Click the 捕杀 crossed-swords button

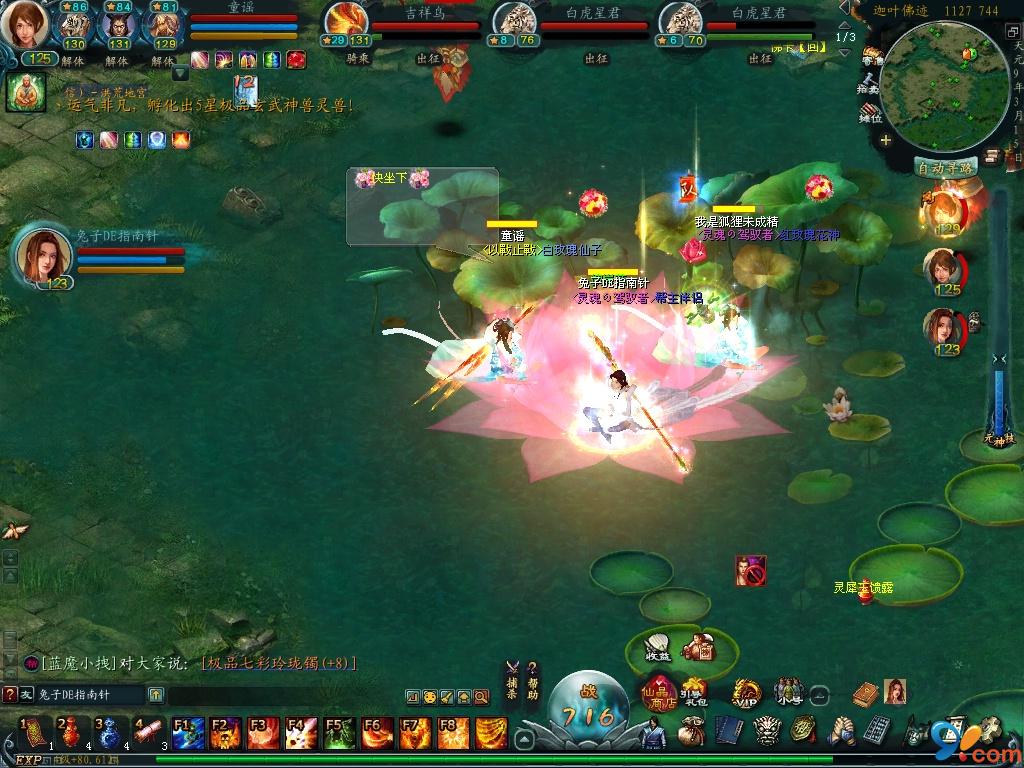pyautogui.click(x=512, y=680)
